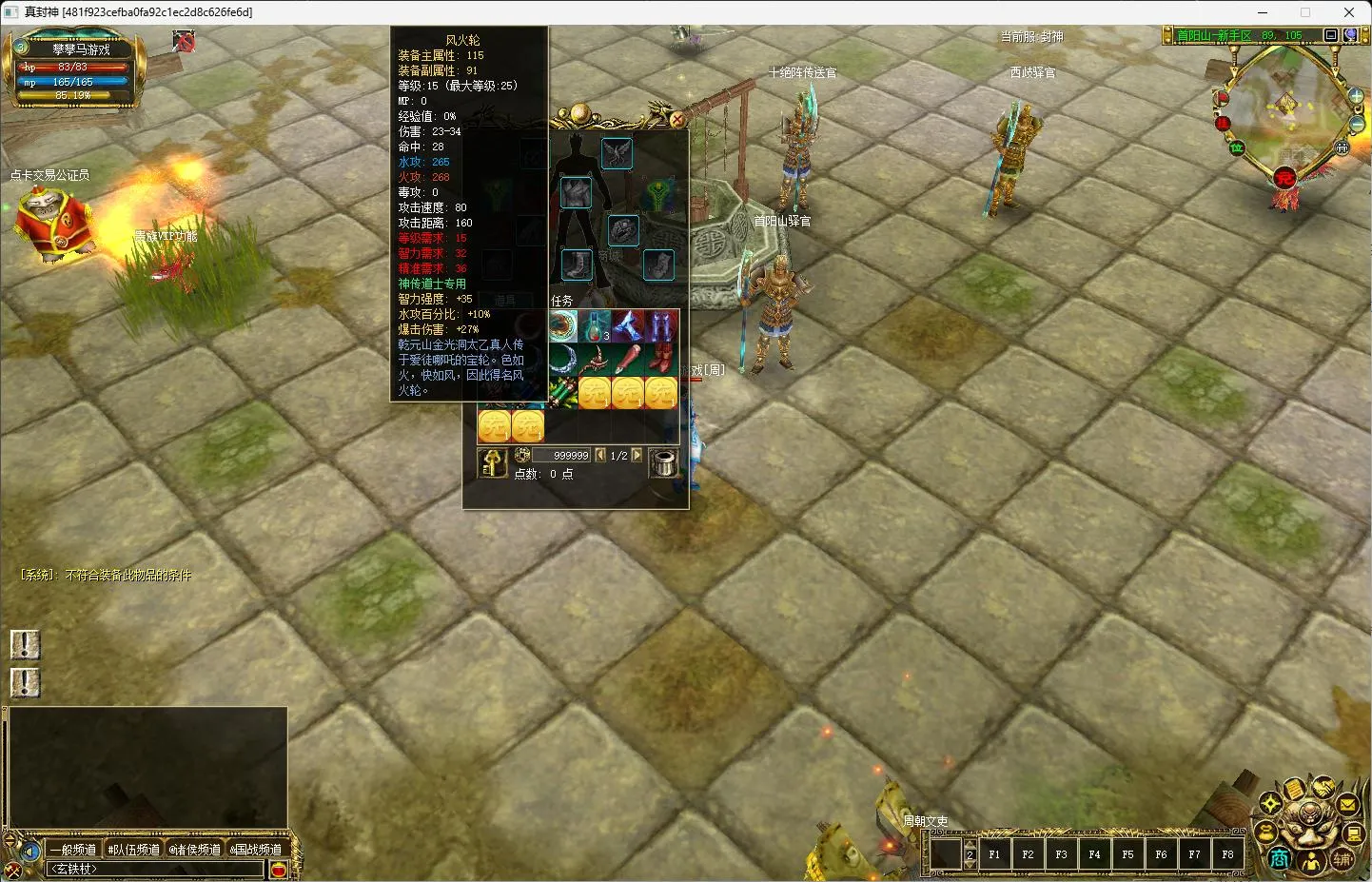
Task: Select the potion item with count 3
Action: [x=597, y=326]
